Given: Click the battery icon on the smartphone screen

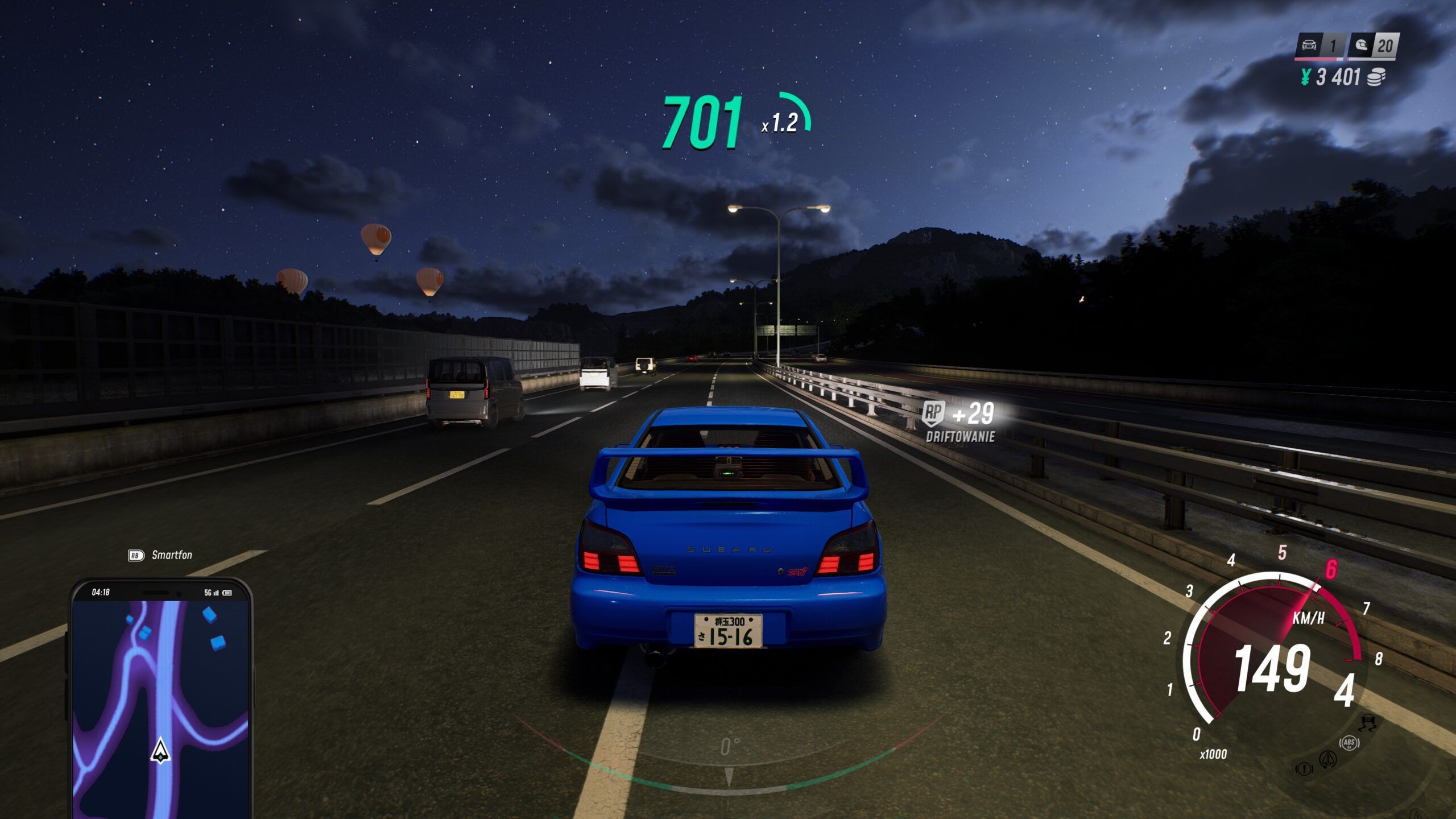Looking at the screenshot, I should tap(227, 594).
